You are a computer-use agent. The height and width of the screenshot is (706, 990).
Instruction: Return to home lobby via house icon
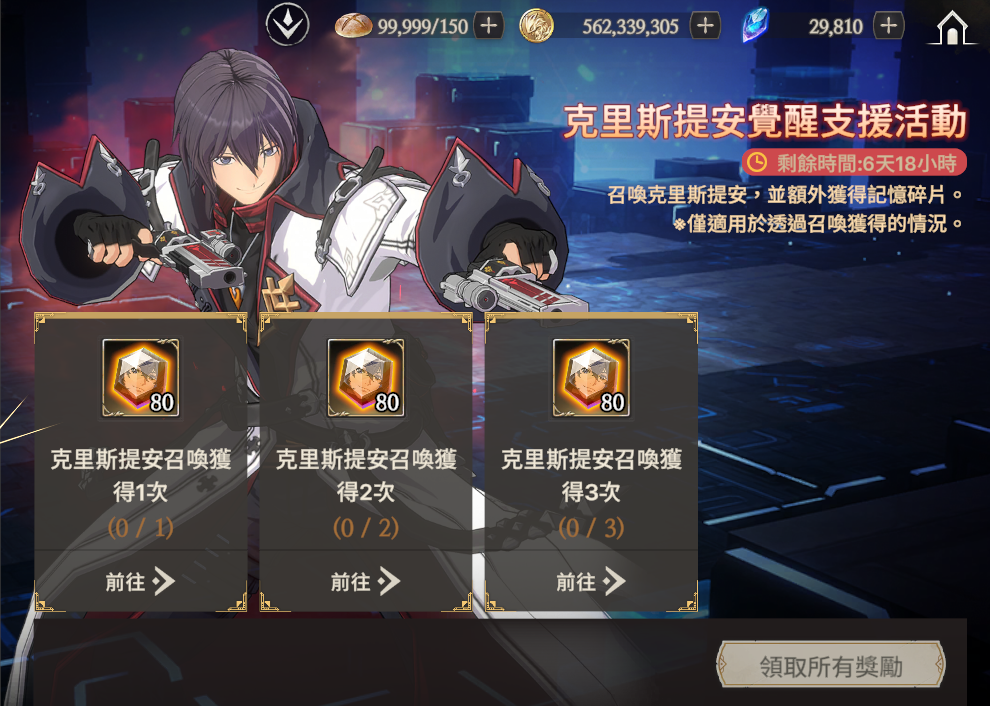coord(952,26)
